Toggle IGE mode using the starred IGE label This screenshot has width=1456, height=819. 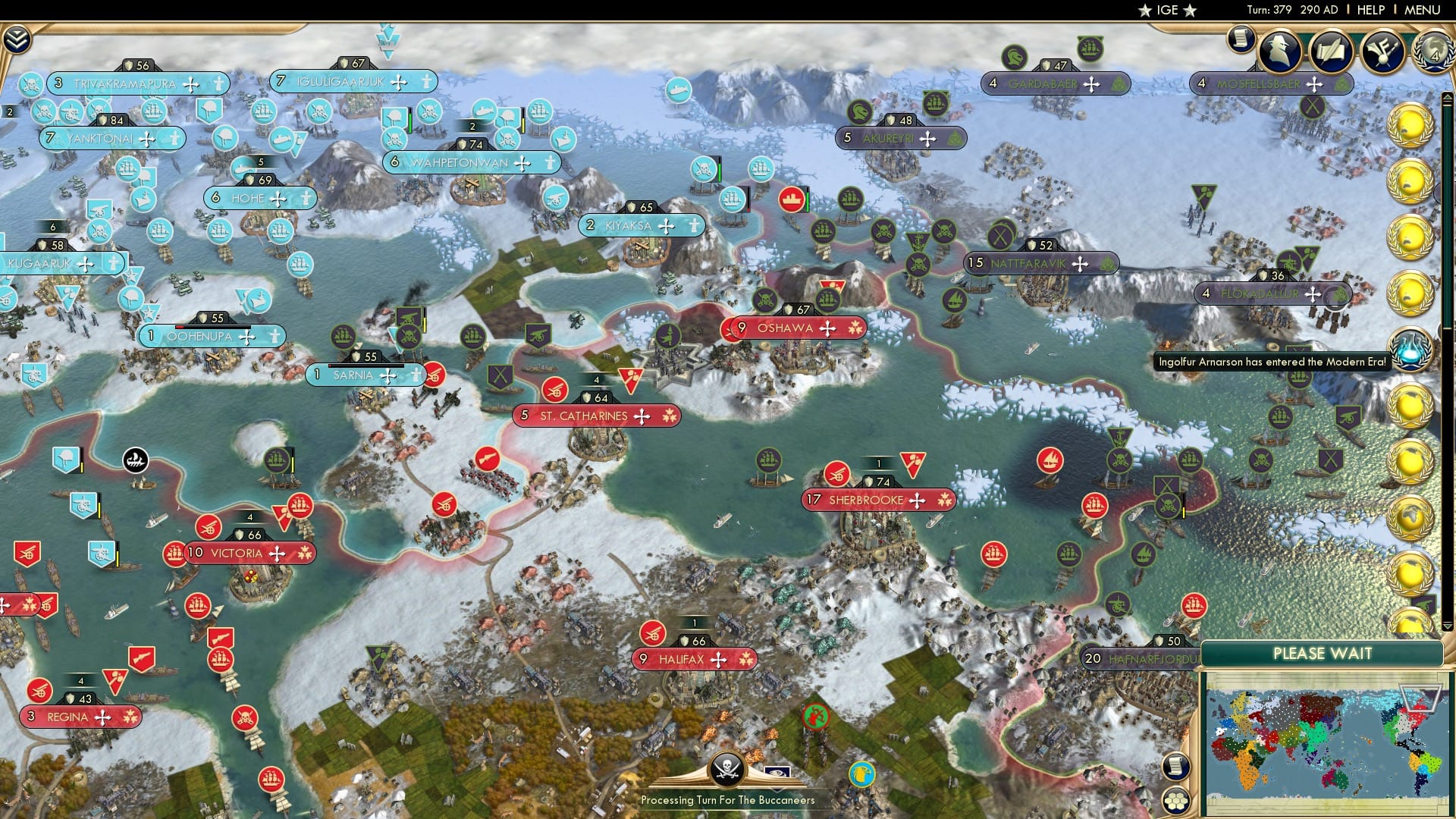point(1166,11)
